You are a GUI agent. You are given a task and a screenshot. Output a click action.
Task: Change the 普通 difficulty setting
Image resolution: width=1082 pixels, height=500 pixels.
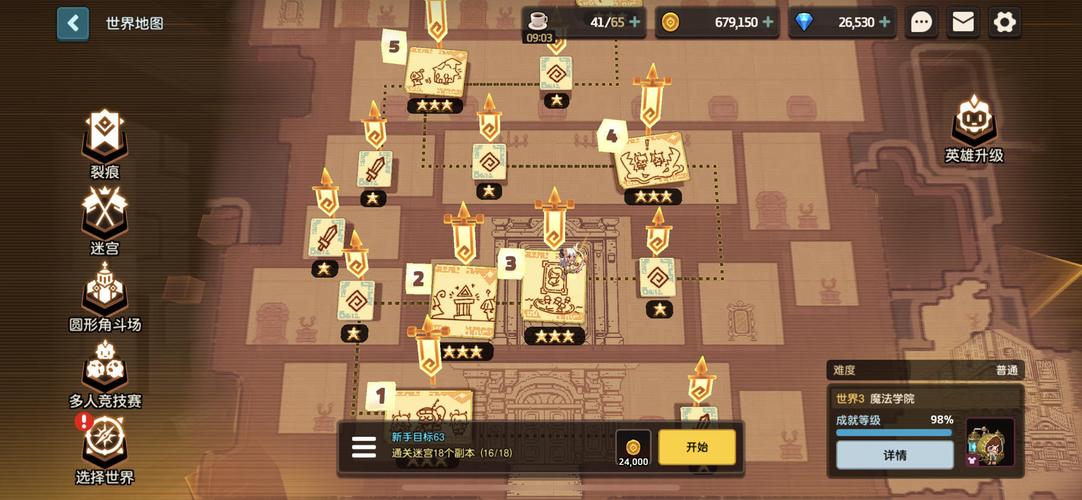click(x=1005, y=370)
